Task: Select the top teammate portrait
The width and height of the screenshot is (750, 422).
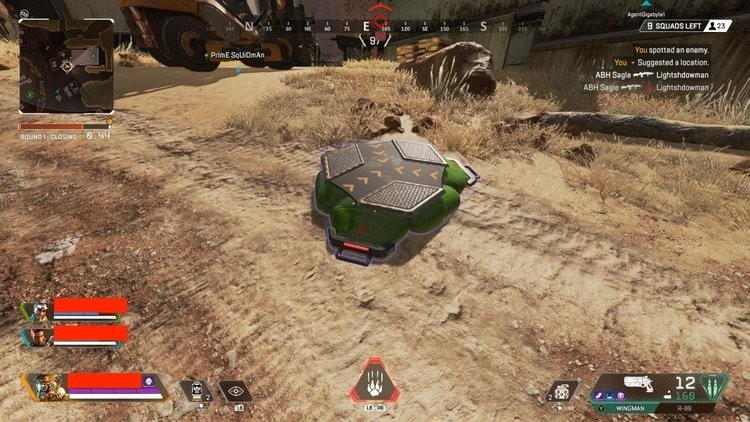Action: pyautogui.click(x=39, y=308)
